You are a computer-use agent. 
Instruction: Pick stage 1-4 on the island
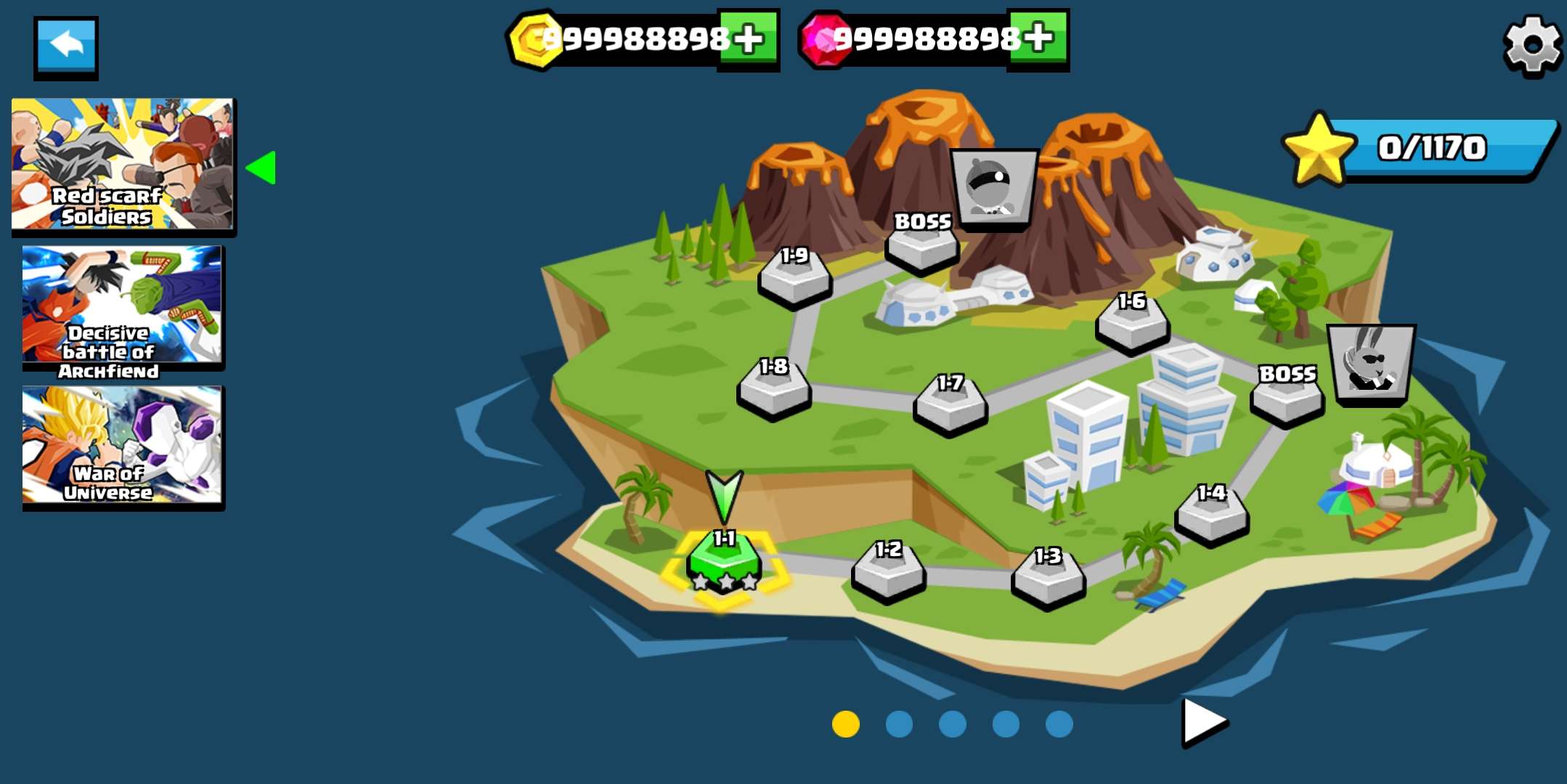tap(1211, 515)
